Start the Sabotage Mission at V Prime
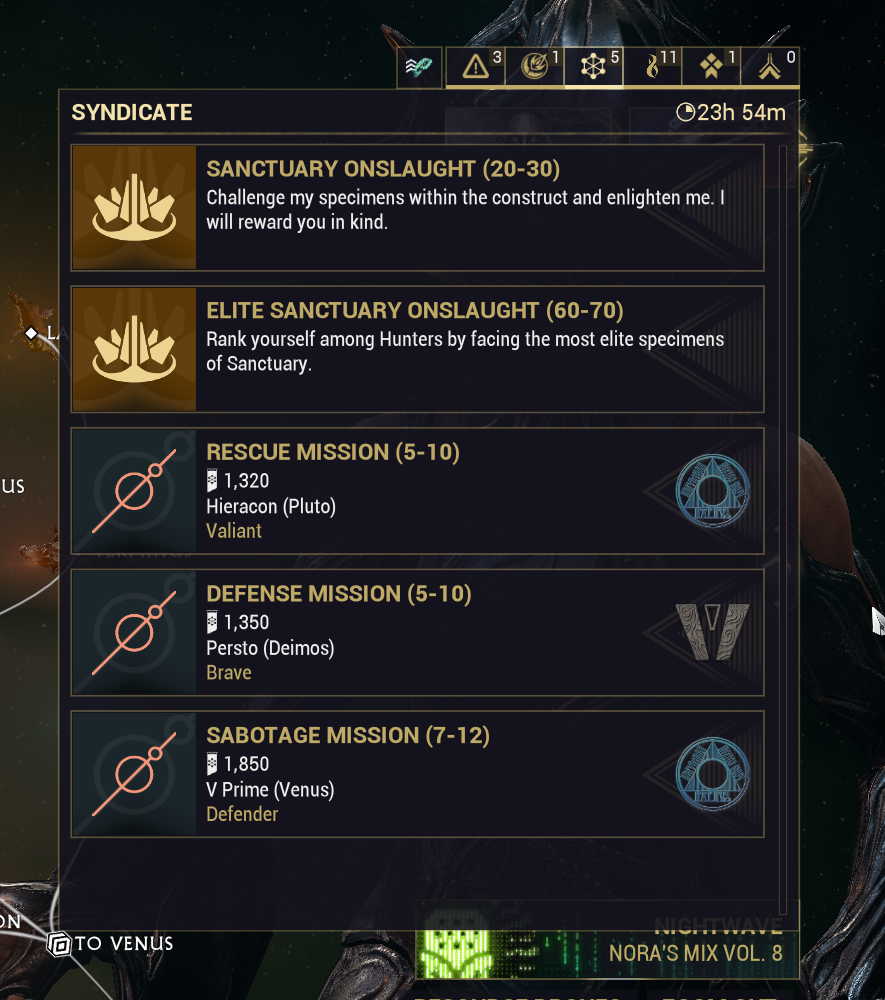Screen dimensions: 885x1000 [418, 774]
